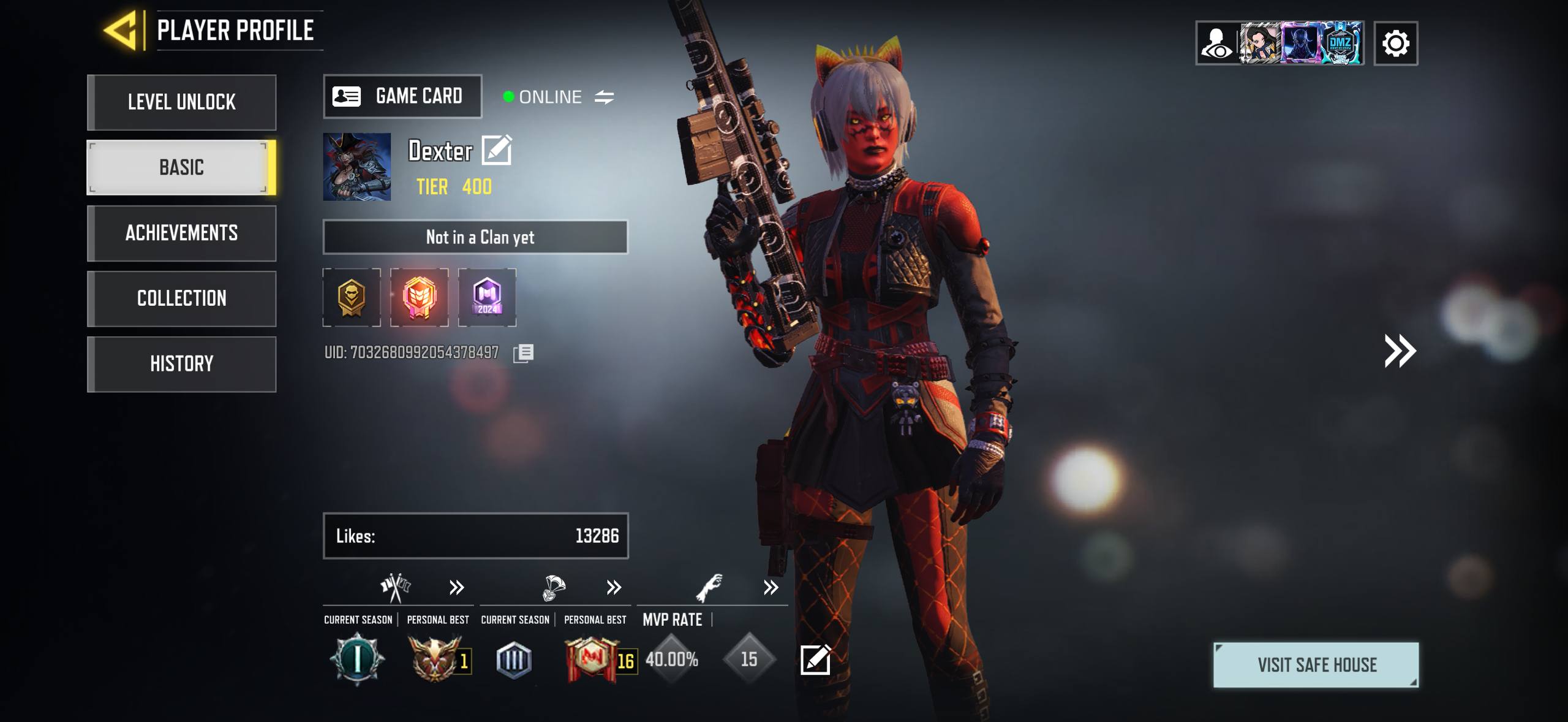Select the gold skull medal badge
This screenshot has width=1568, height=722.
coord(352,297)
